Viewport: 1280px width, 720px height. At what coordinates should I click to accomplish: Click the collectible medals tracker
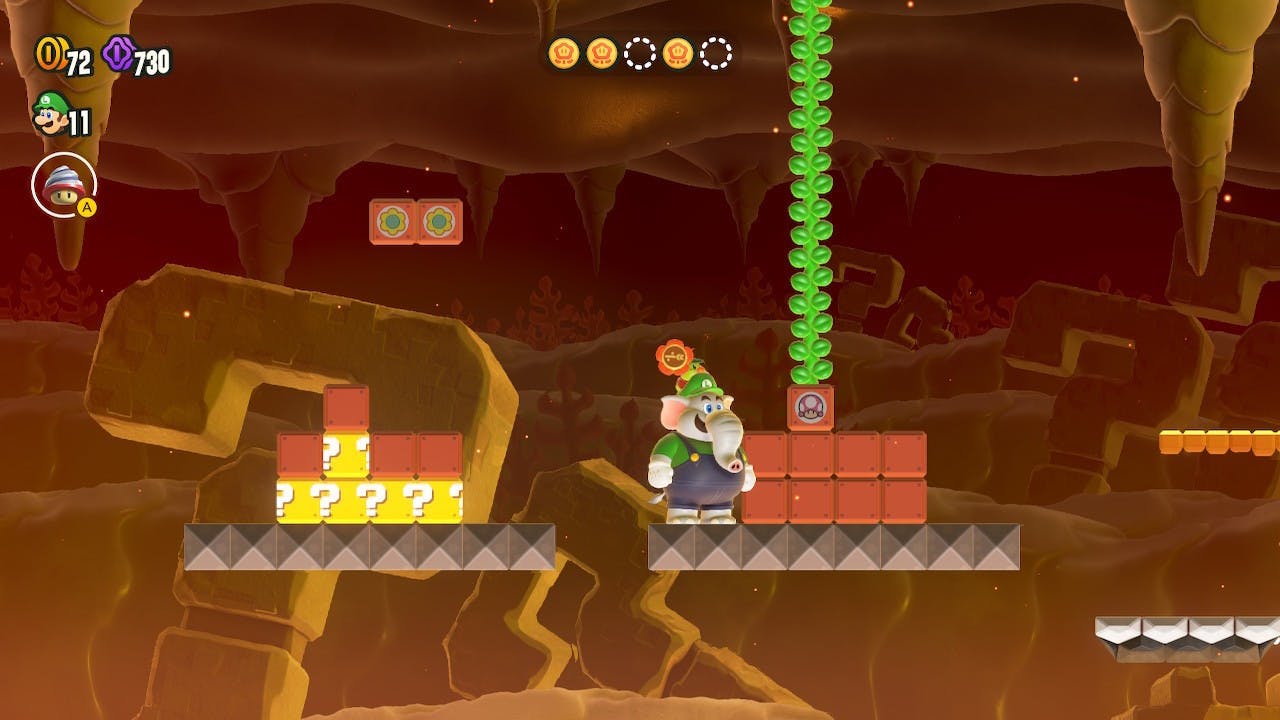pyautogui.click(x=640, y=53)
